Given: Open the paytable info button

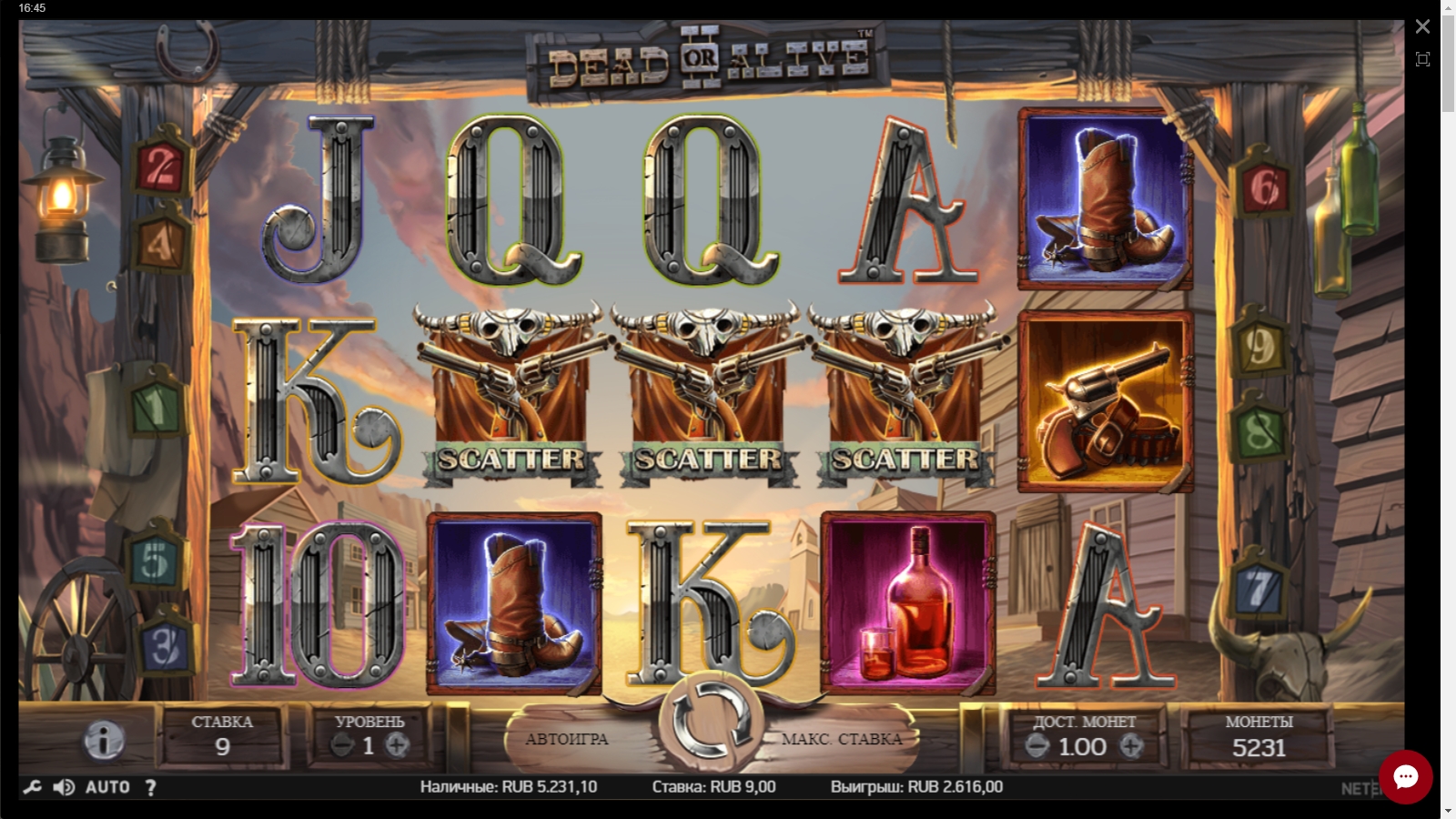Looking at the screenshot, I should click(104, 741).
